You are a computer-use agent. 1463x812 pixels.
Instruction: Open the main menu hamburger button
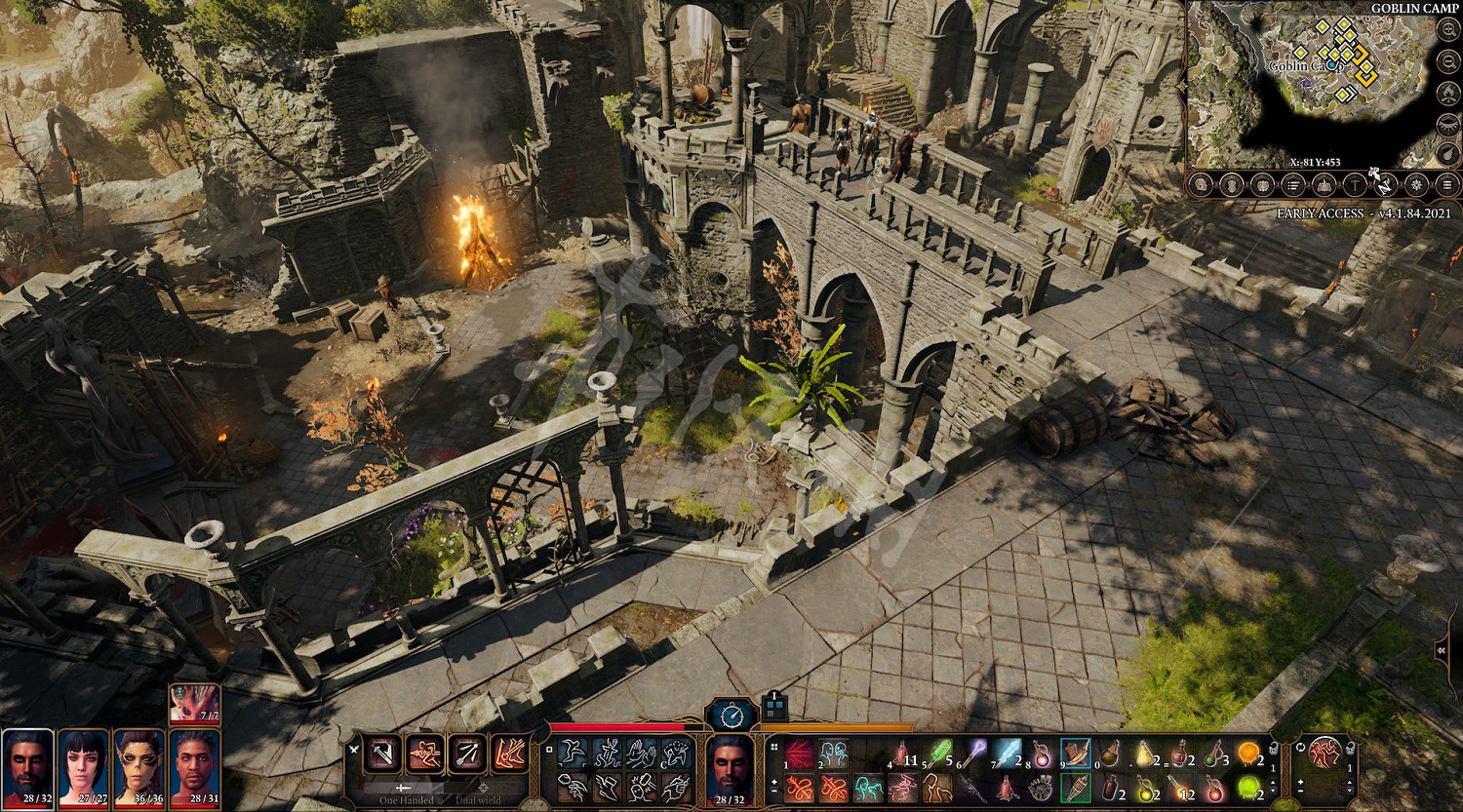click(x=1447, y=184)
